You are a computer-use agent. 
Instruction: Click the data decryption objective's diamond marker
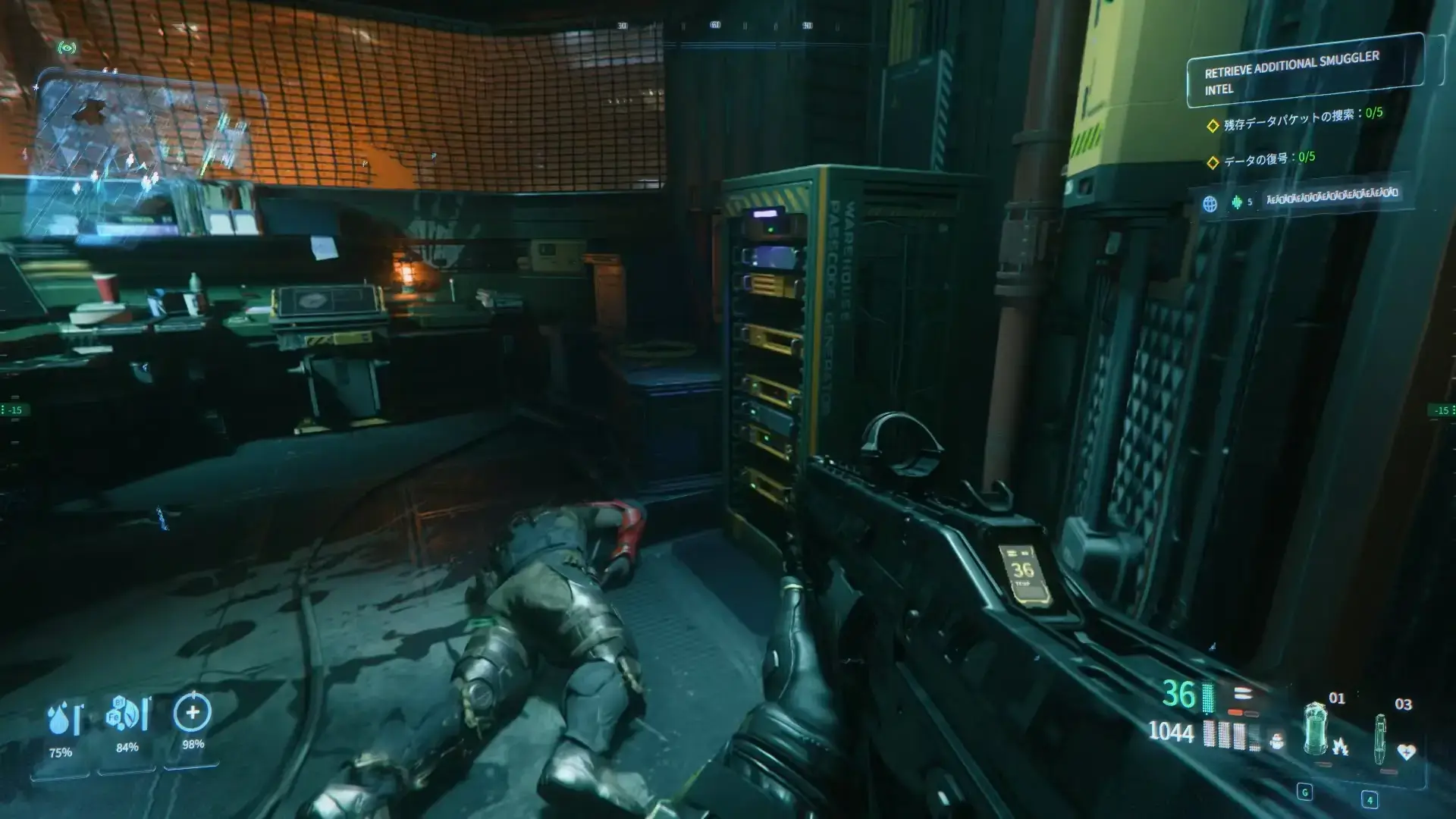coord(1213,162)
